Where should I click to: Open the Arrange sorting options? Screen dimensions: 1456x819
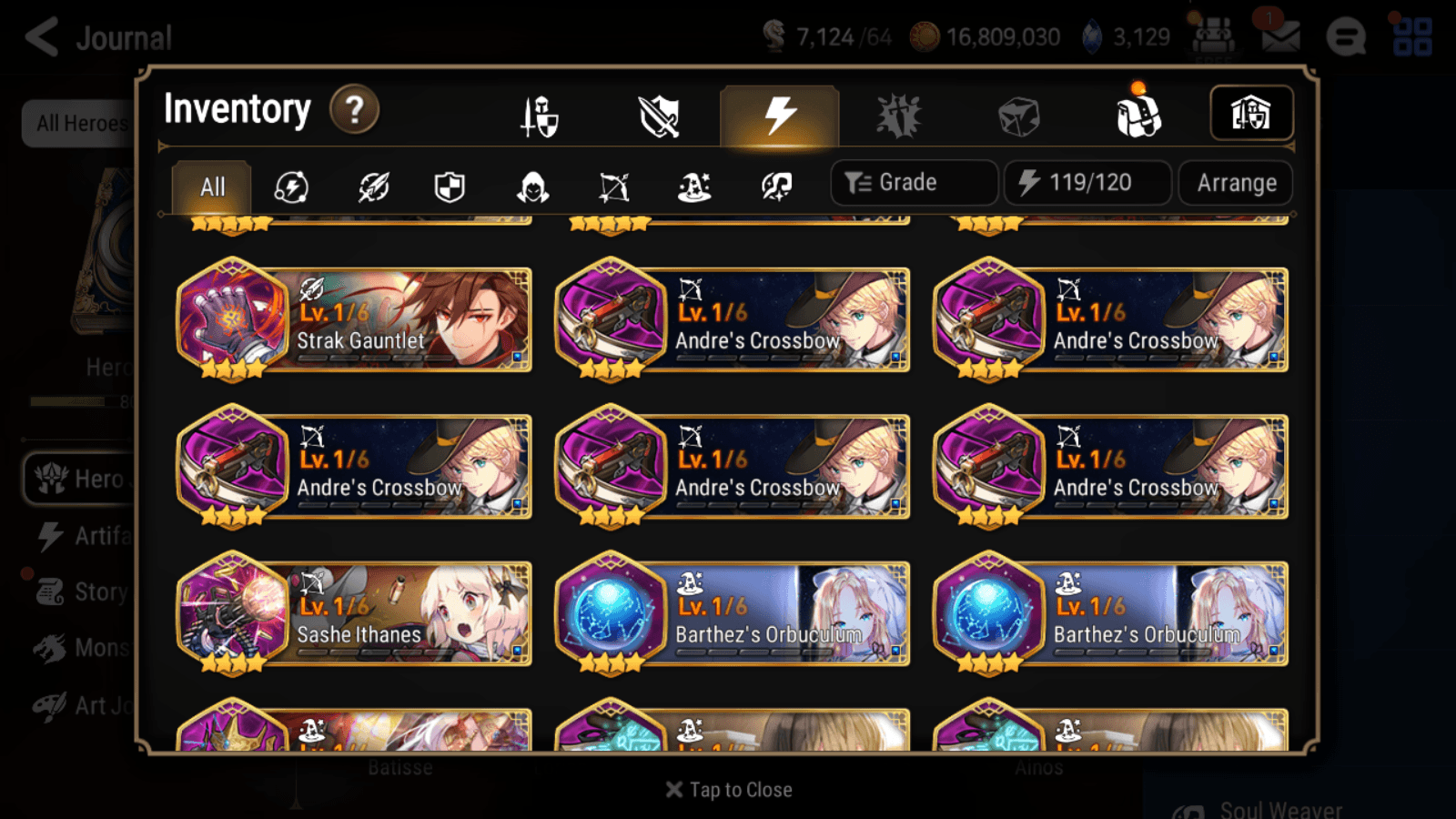(x=1234, y=183)
